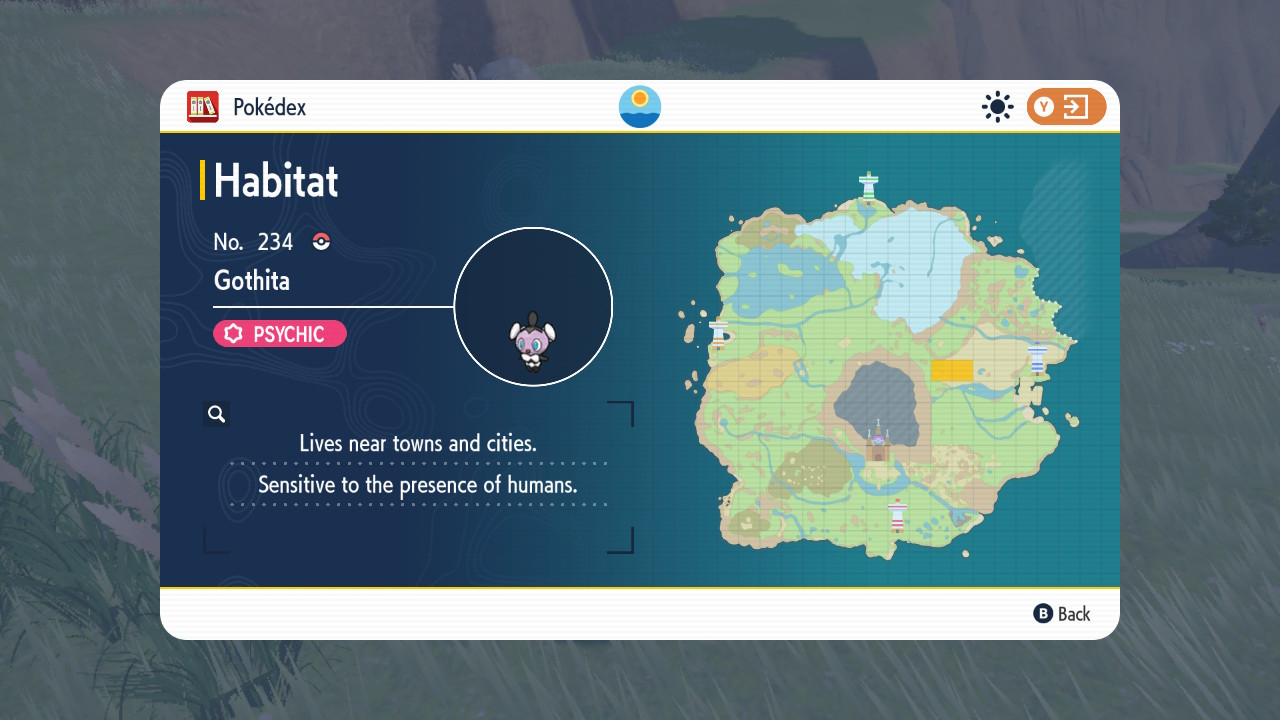This screenshot has height=720, width=1280.
Task: Toggle the PSYCHIC type badge
Action: pos(279,334)
